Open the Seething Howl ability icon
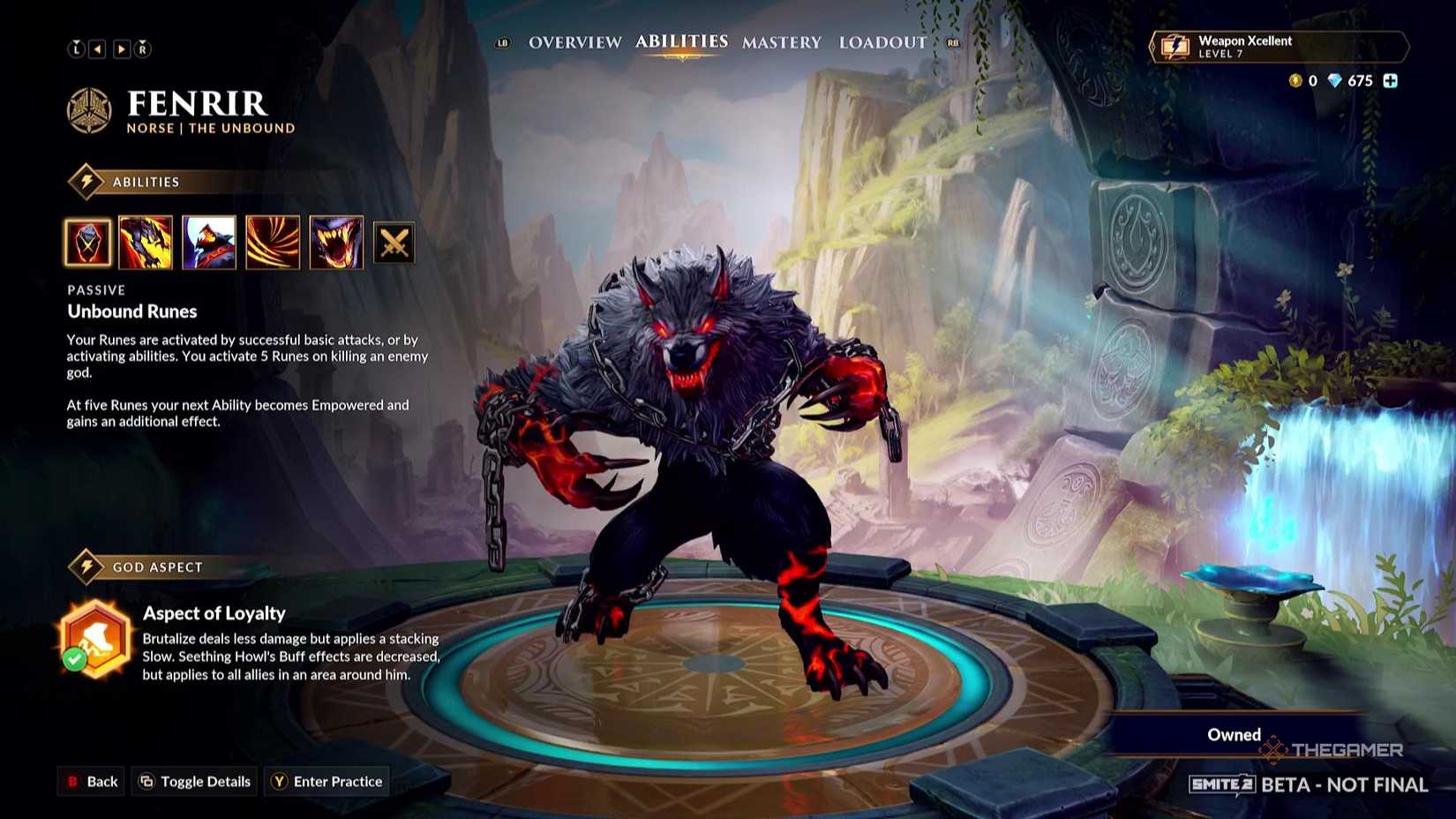 point(208,244)
